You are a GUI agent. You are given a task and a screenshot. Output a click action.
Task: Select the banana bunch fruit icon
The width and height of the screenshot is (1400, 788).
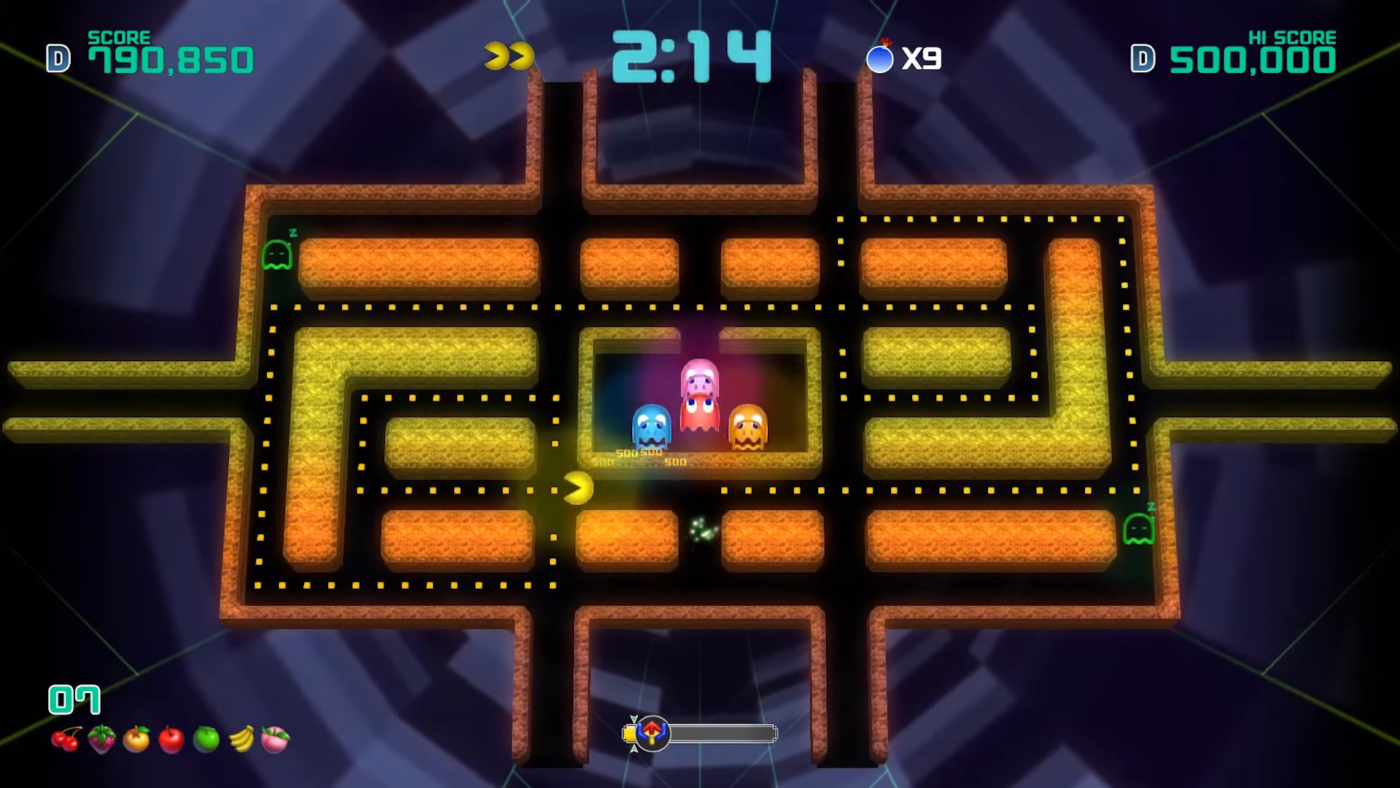240,739
